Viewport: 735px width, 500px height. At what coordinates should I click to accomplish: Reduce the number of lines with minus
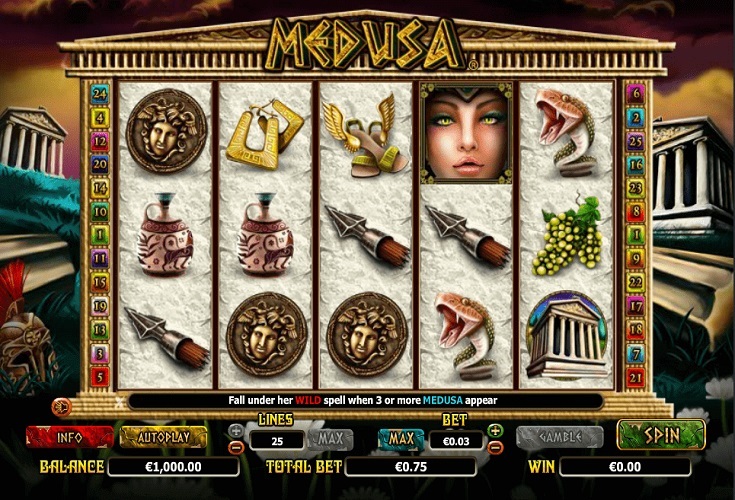(x=236, y=447)
